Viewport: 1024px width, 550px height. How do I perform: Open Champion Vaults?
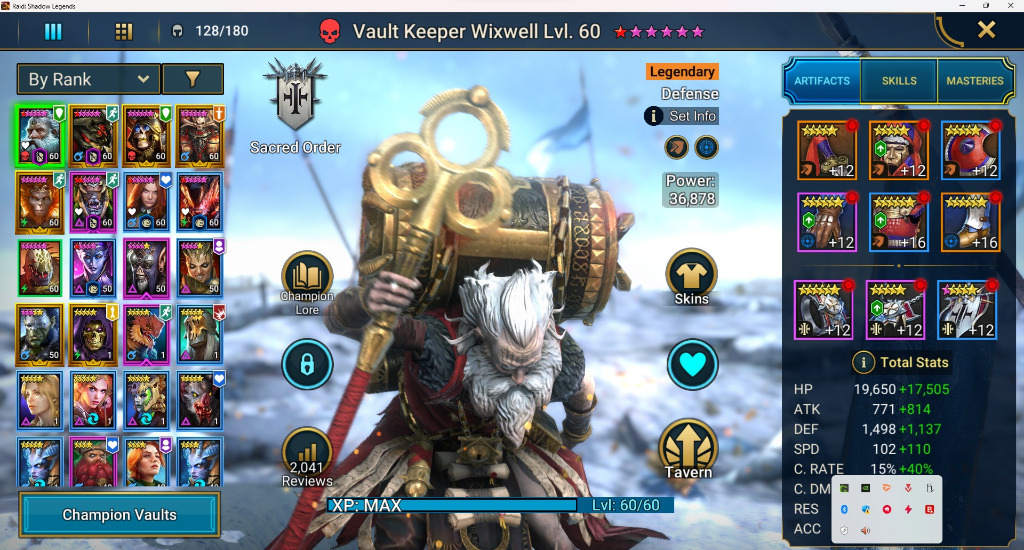(119, 515)
